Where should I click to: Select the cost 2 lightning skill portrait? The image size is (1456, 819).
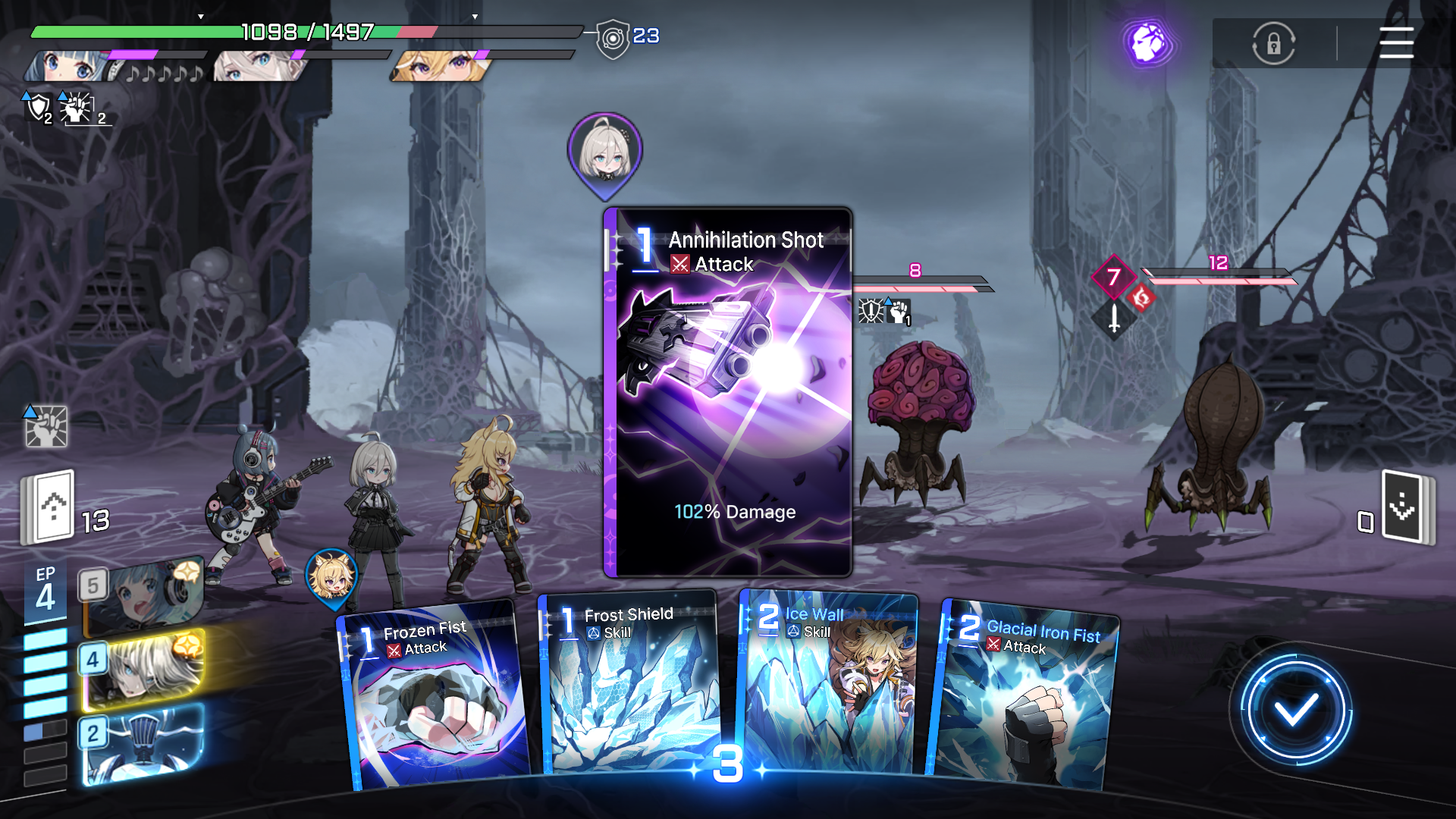[143, 743]
